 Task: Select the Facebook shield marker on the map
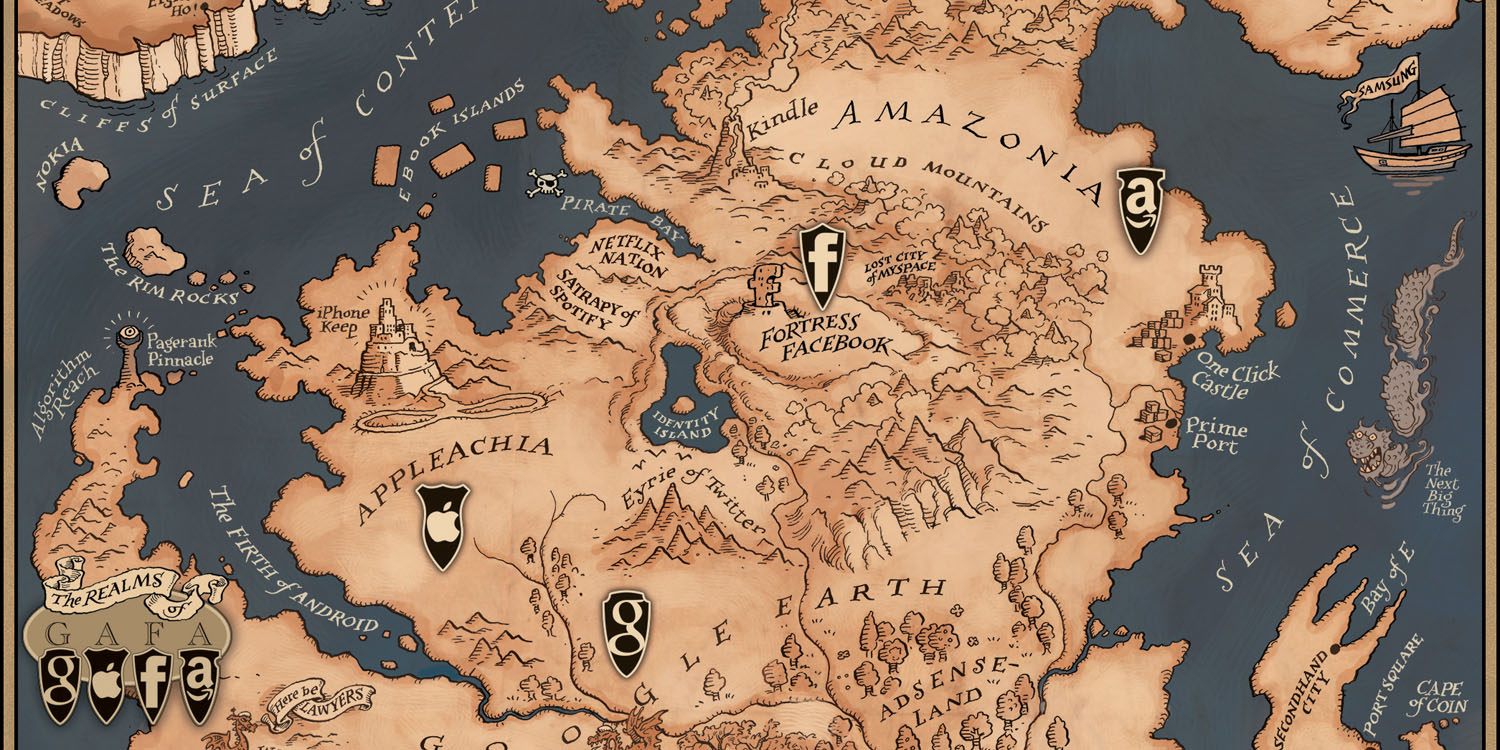coord(822,266)
